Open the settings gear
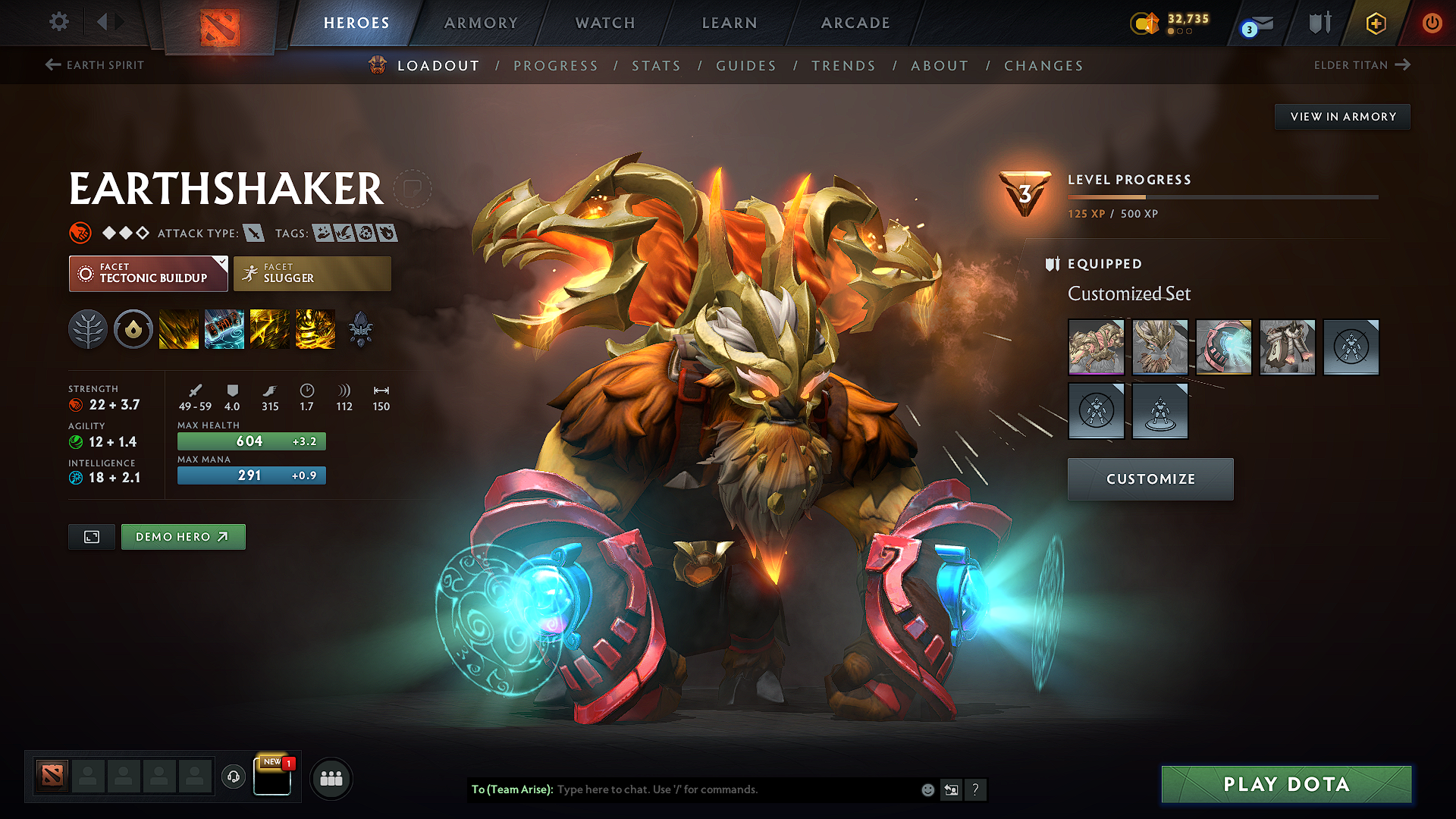 [x=58, y=22]
